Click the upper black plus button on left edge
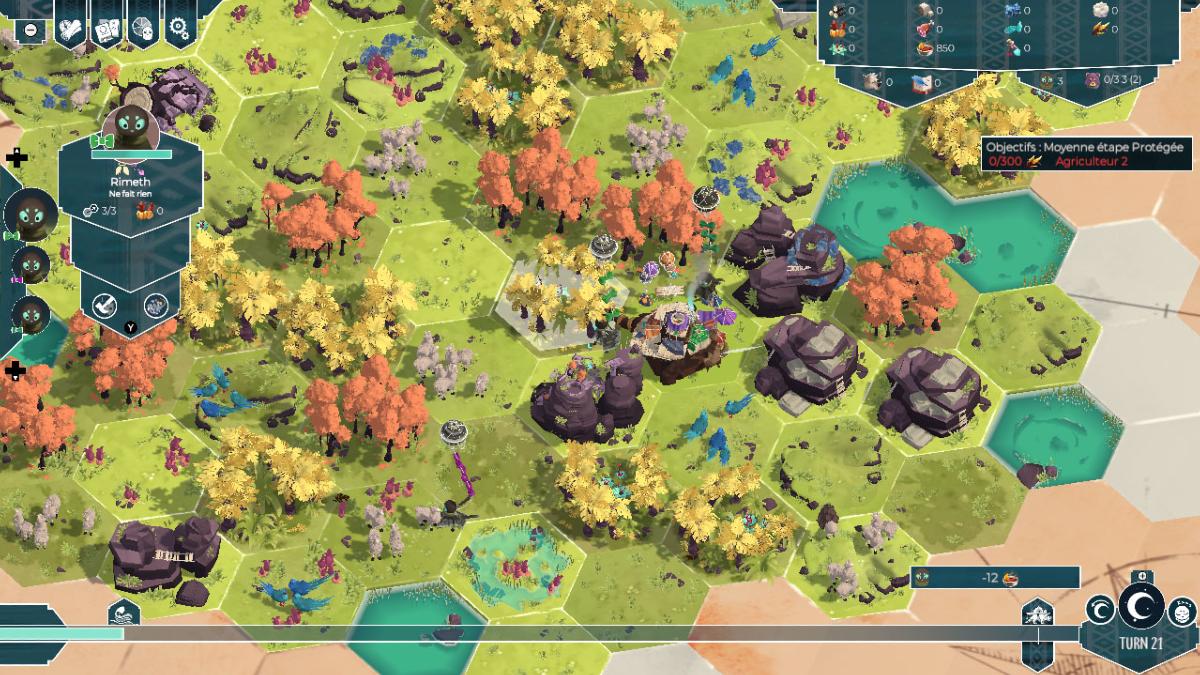The width and height of the screenshot is (1200, 675). [16, 158]
